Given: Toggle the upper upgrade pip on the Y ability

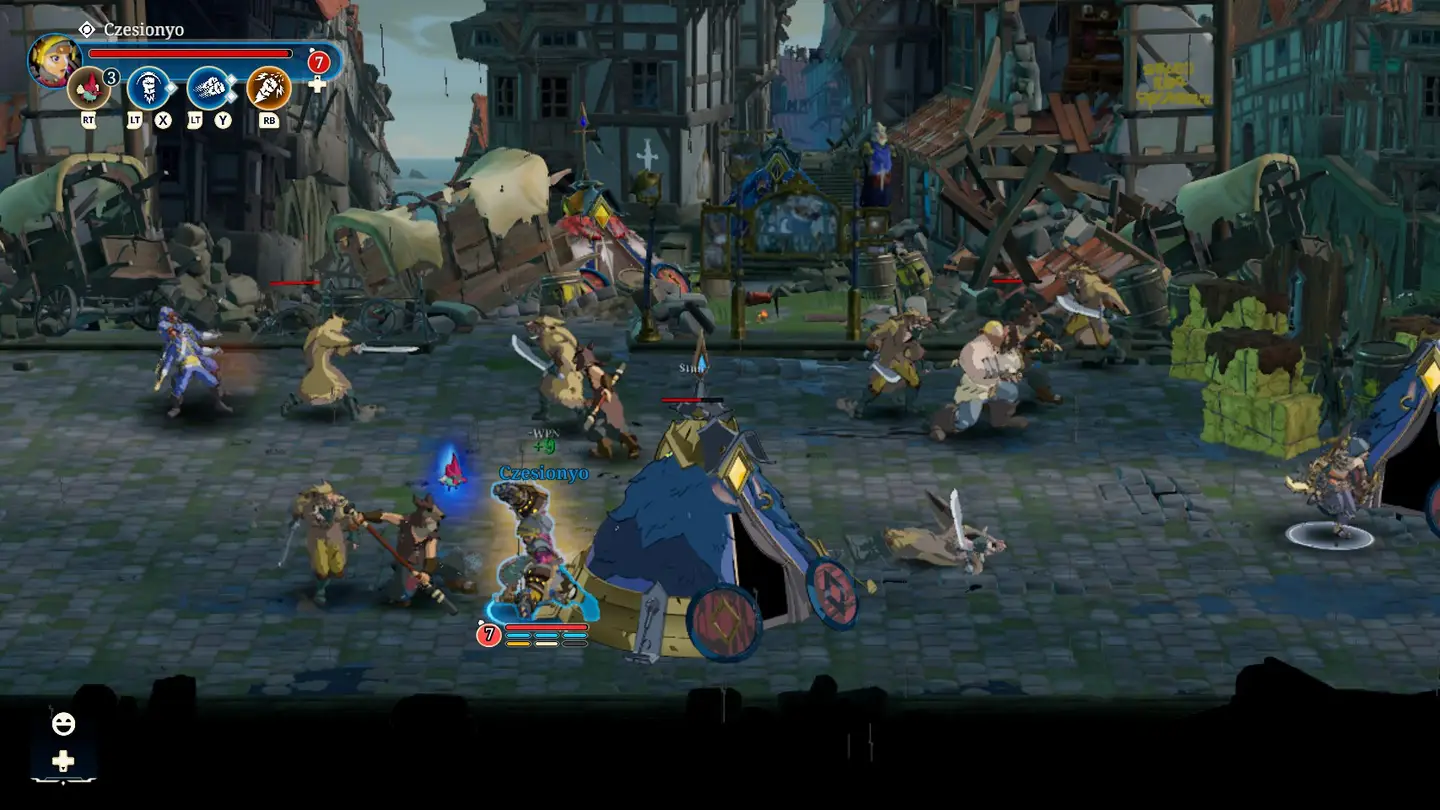Looking at the screenshot, I should click(x=231, y=79).
